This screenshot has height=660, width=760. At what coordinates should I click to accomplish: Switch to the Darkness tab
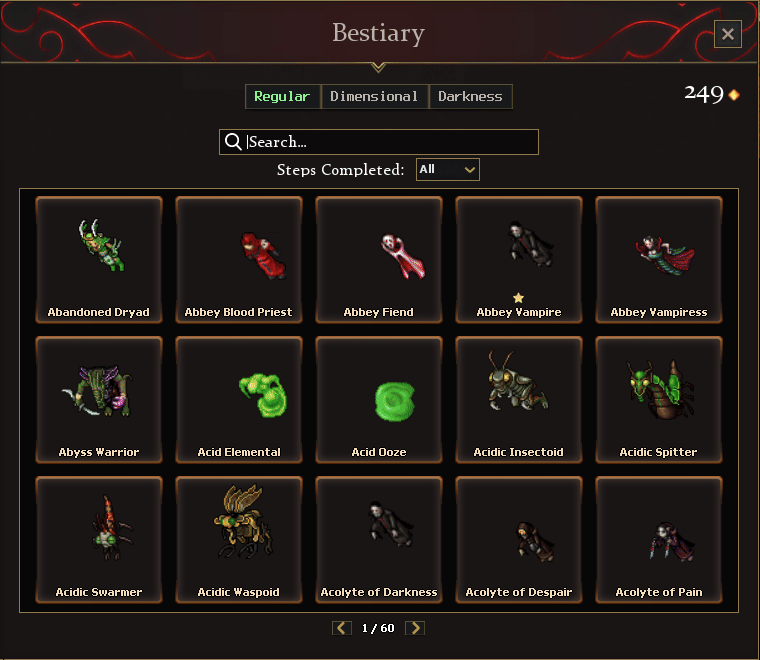[x=470, y=96]
